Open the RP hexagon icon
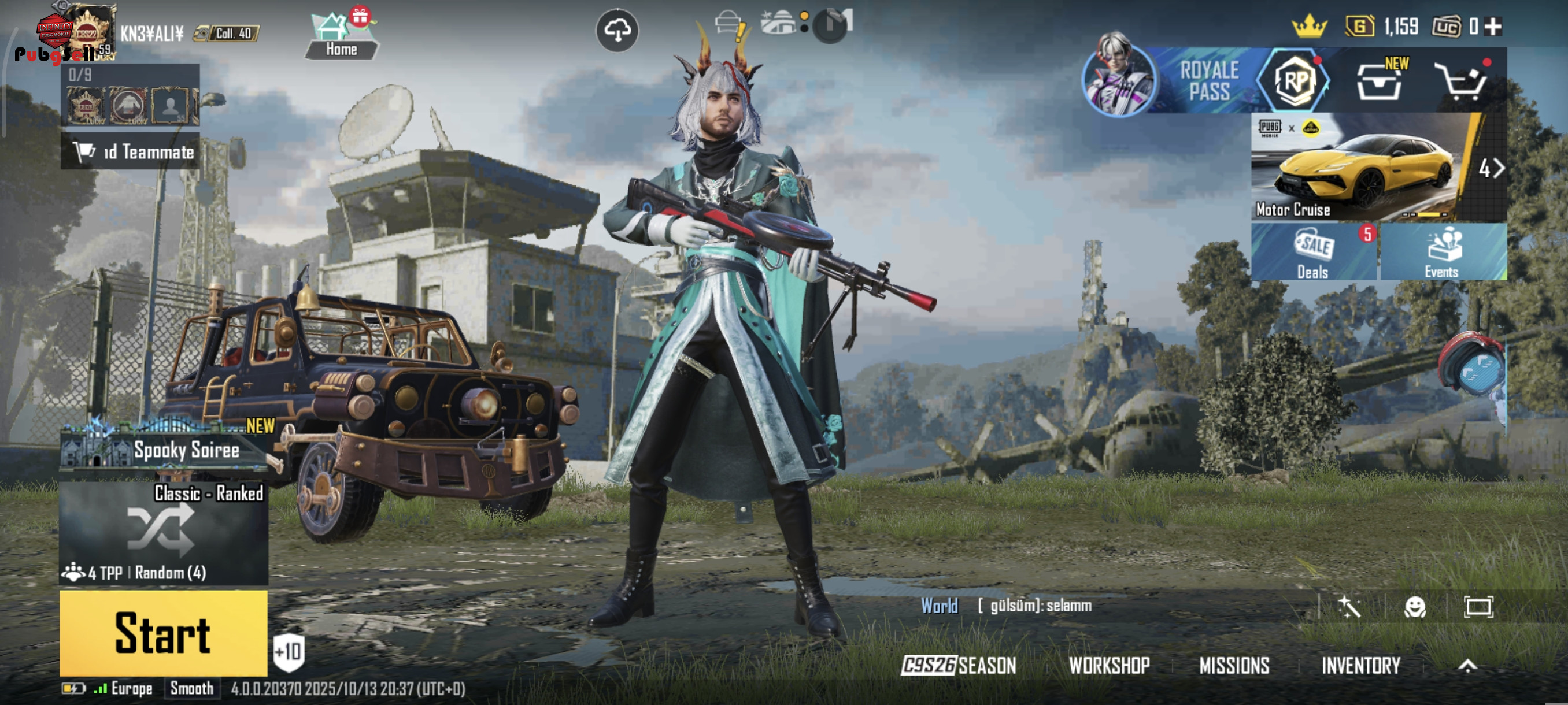The image size is (1568, 705). tap(1295, 81)
